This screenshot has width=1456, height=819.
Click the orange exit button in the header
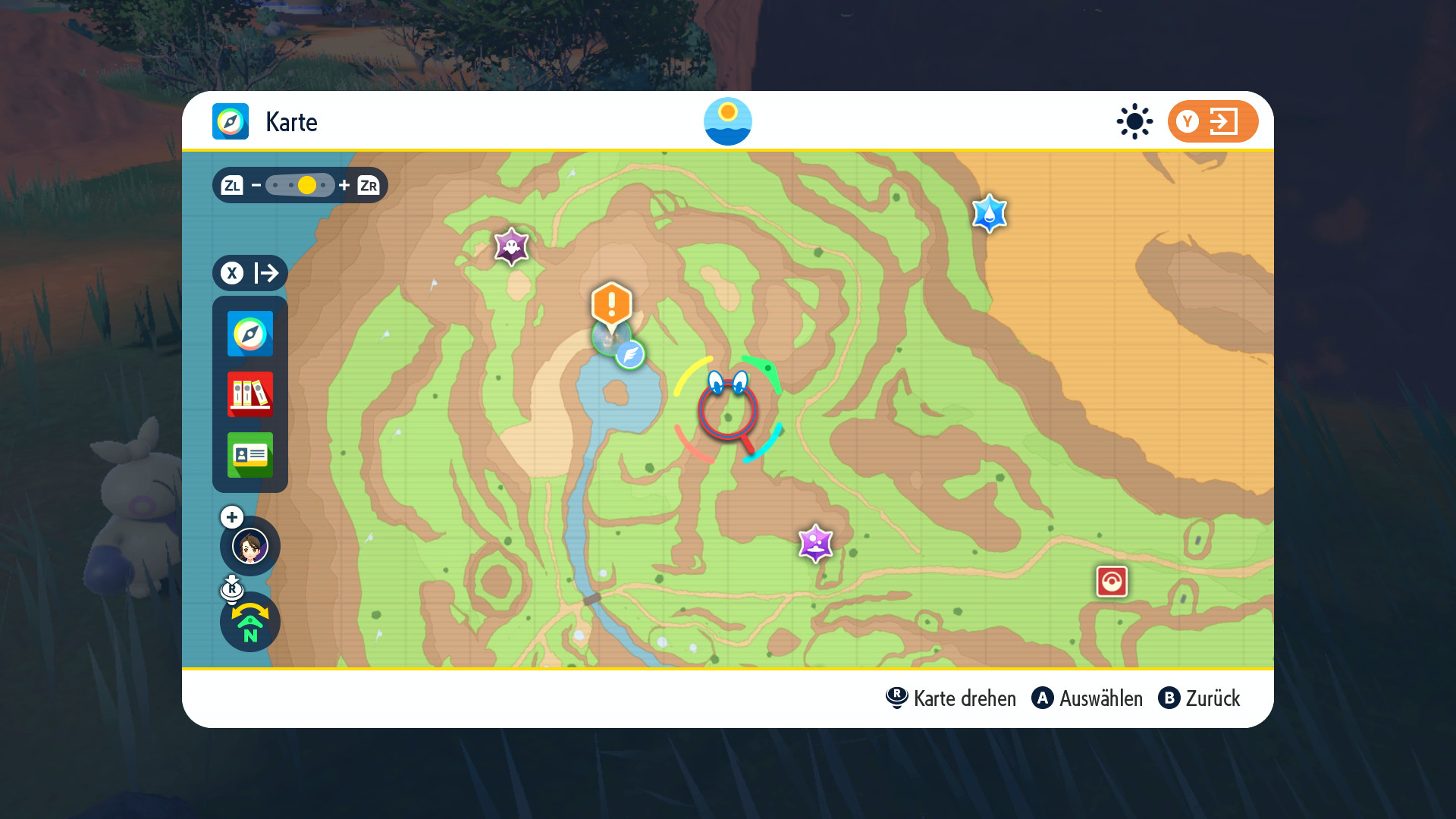(x=1212, y=121)
